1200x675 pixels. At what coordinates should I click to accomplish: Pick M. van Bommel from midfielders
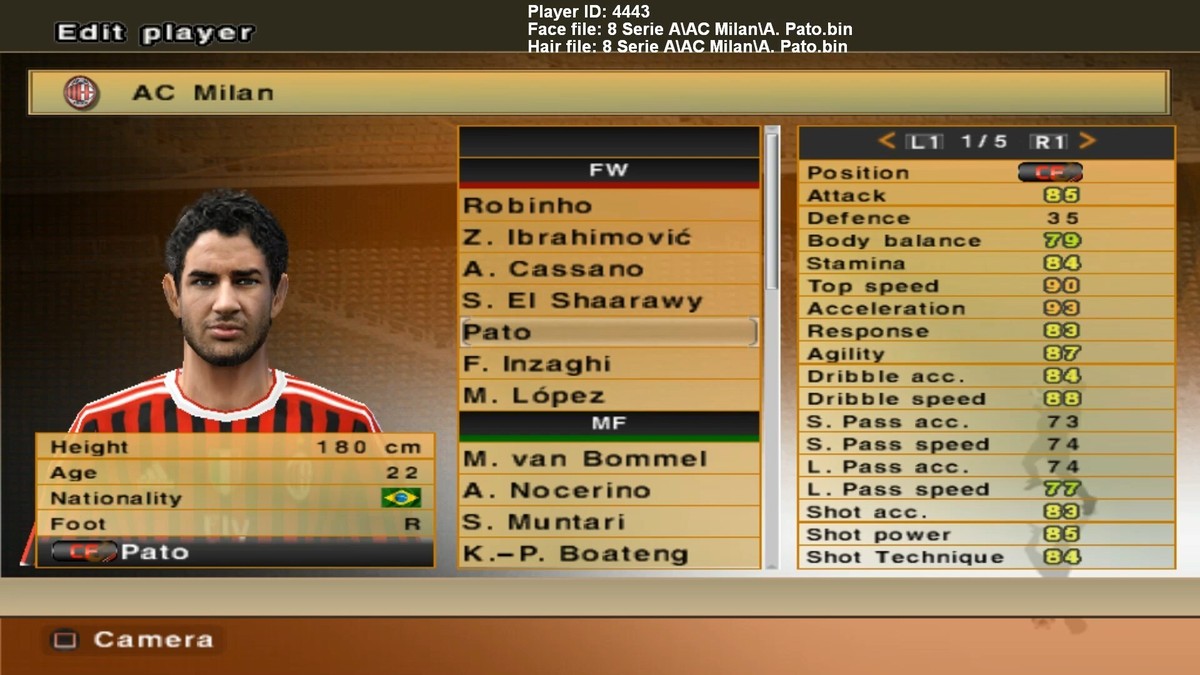click(608, 459)
